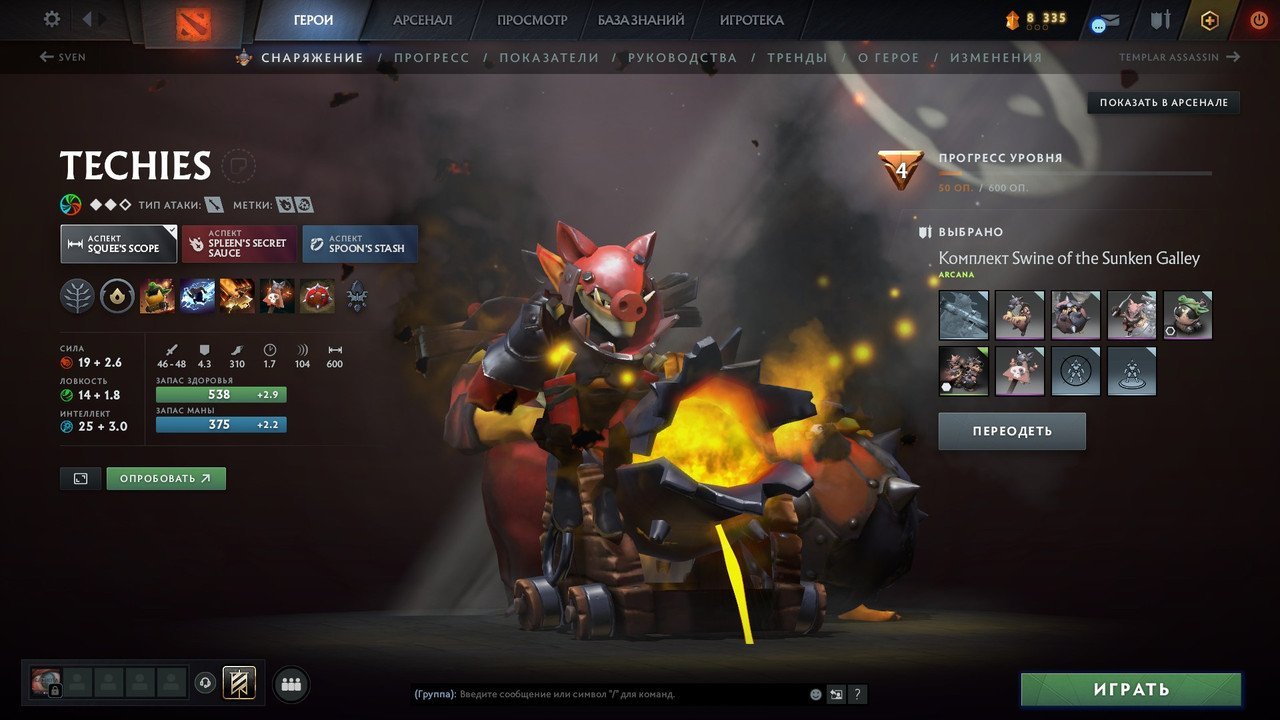Select the first Swine set item thumbnail
Image resolution: width=1280 pixels, height=720 pixels.
pyautogui.click(x=962, y=315)
